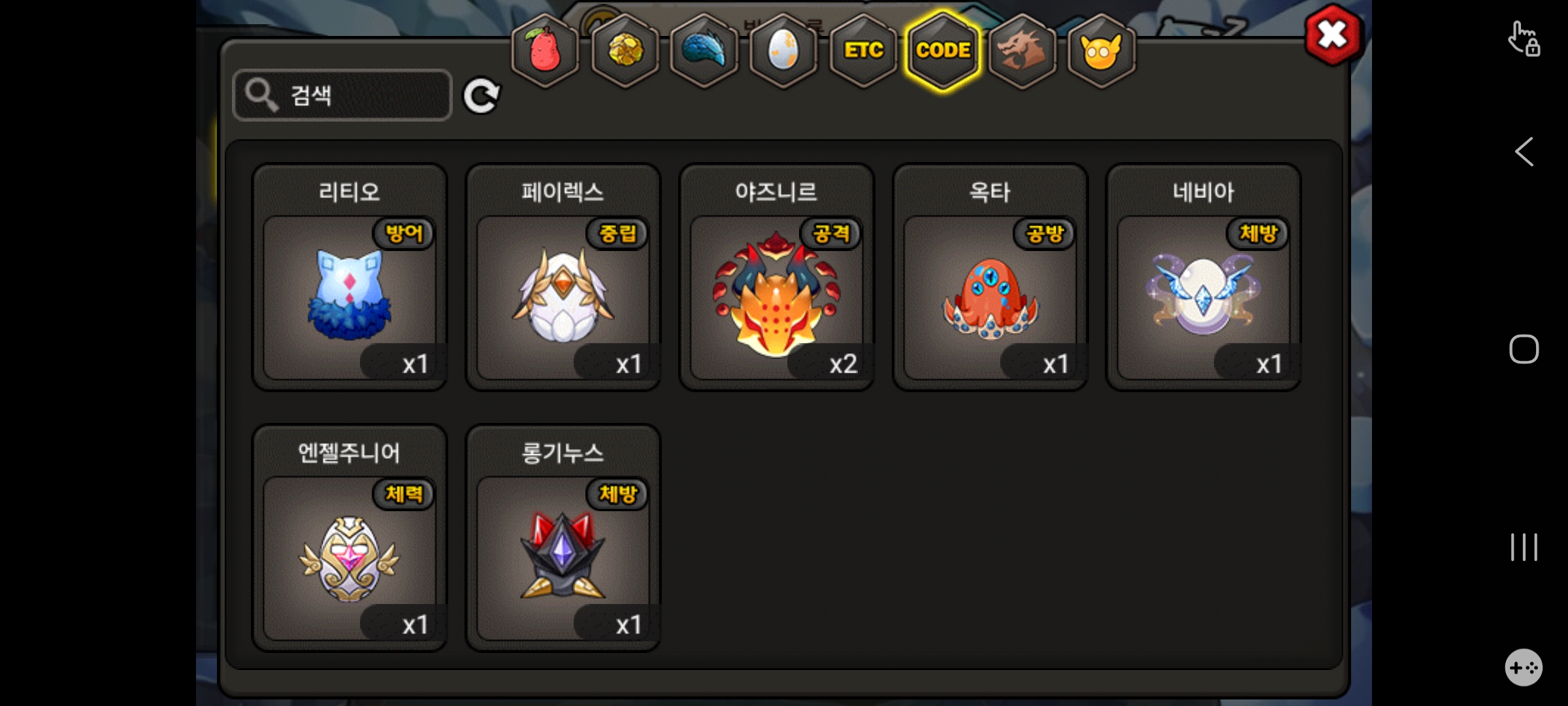1568x706 pixels.
Task: Refresh the list with the circular arrow
Action: 481,97
